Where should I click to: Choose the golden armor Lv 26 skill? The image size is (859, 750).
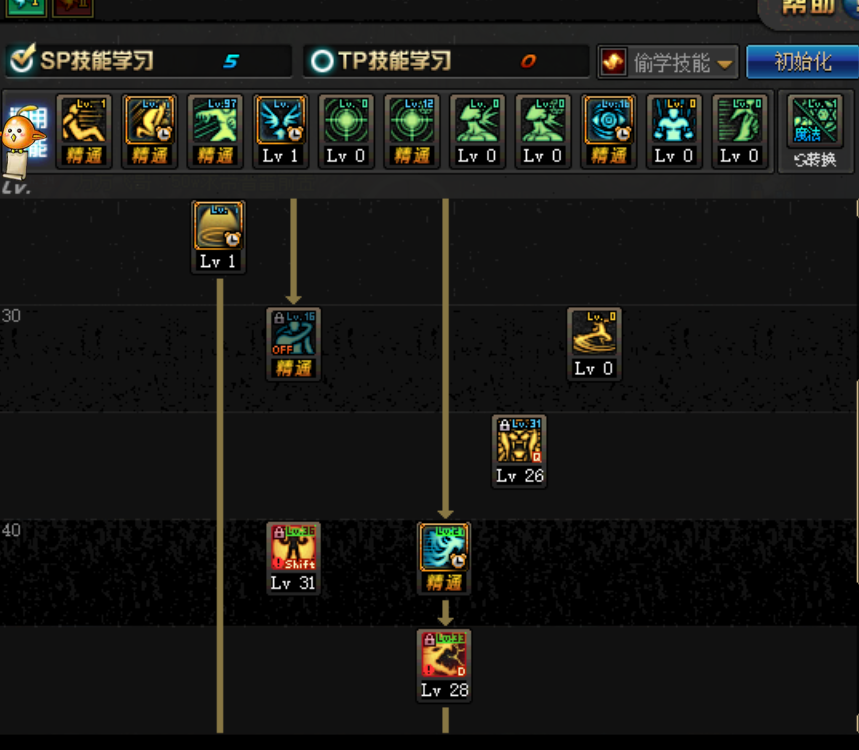[519, 441]
